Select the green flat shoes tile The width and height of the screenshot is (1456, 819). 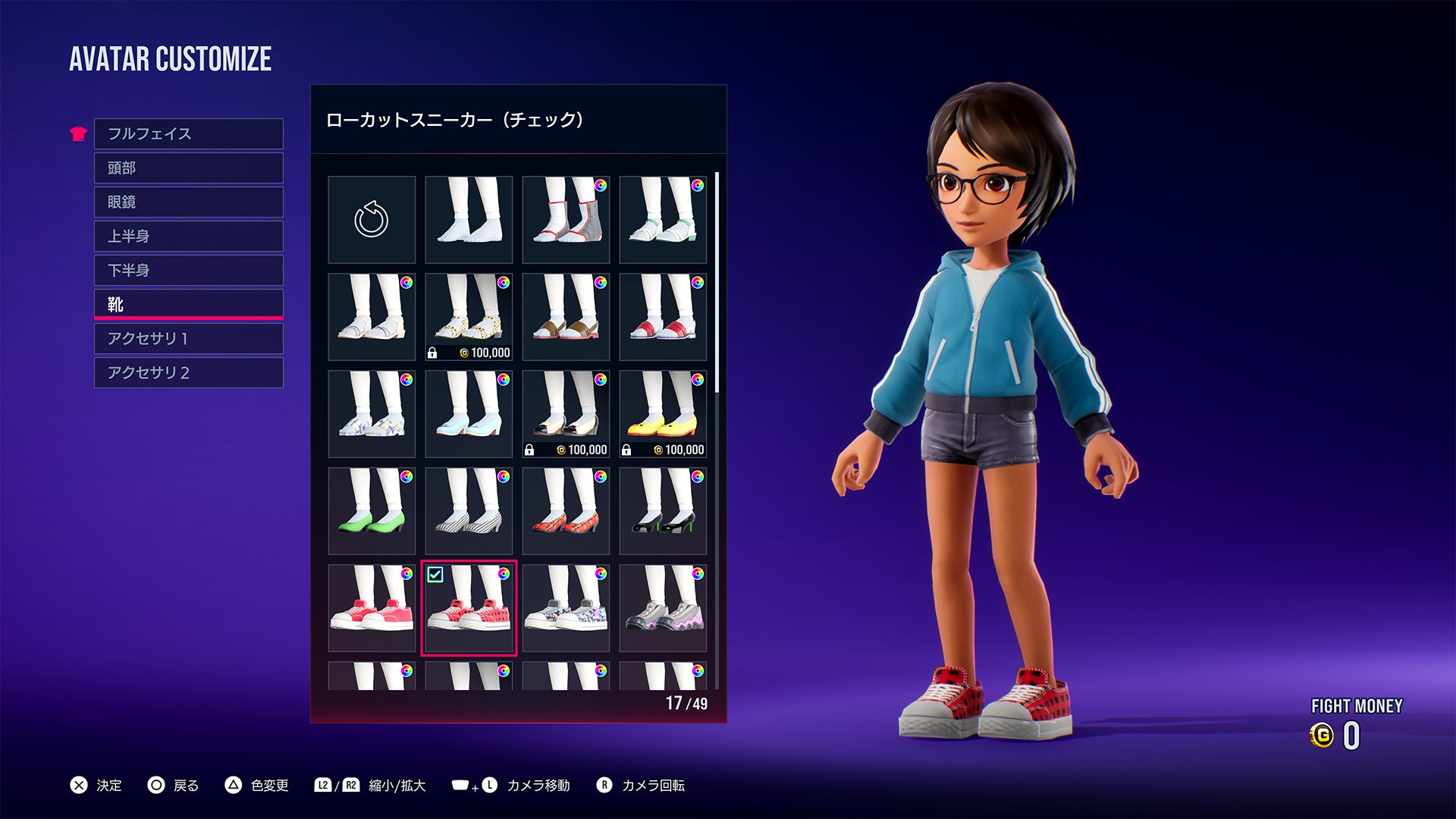click(x=372, y=511)
